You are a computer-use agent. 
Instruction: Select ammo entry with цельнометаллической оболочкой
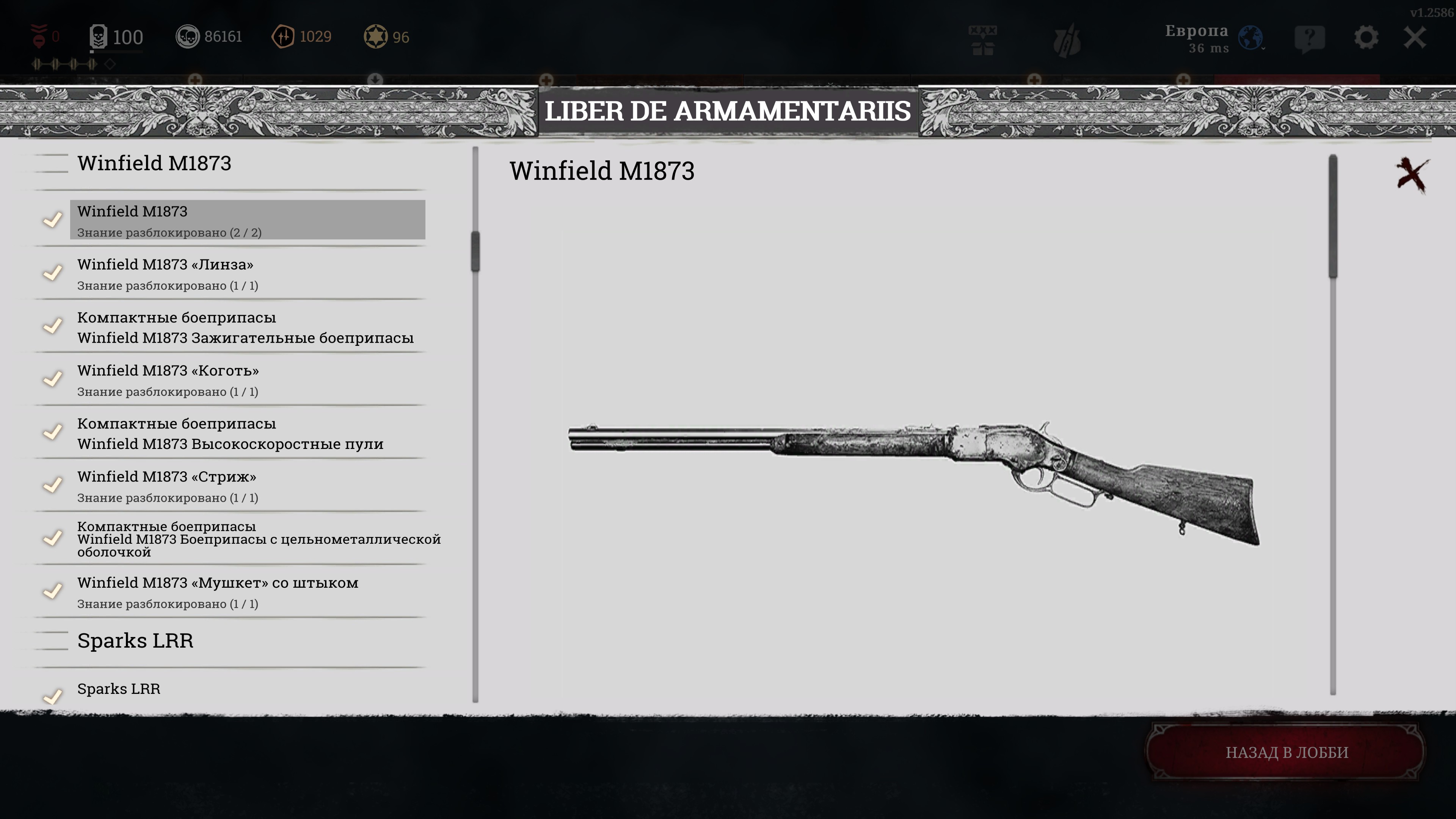coord(247,539)
